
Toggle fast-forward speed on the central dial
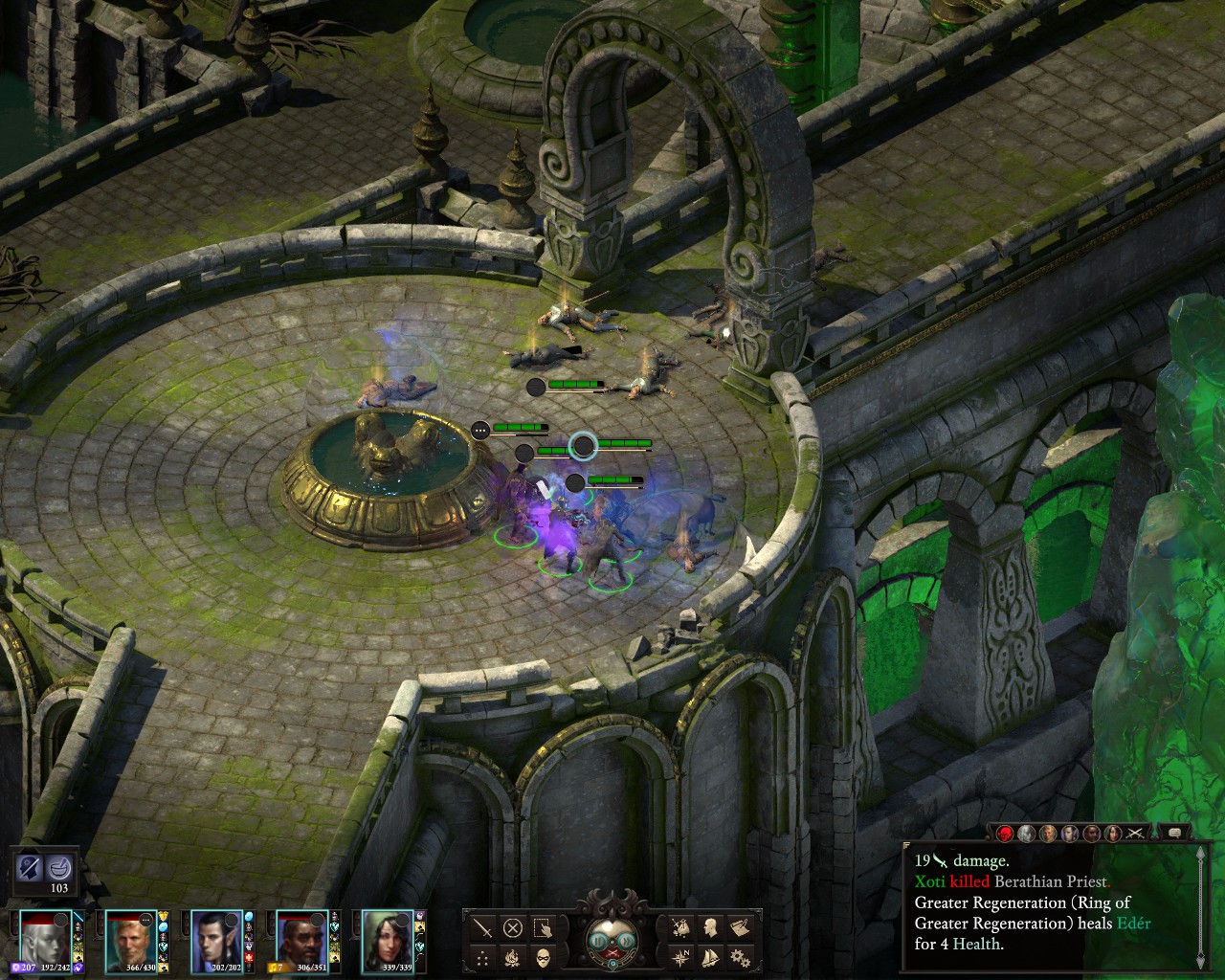tap(627, 941)
